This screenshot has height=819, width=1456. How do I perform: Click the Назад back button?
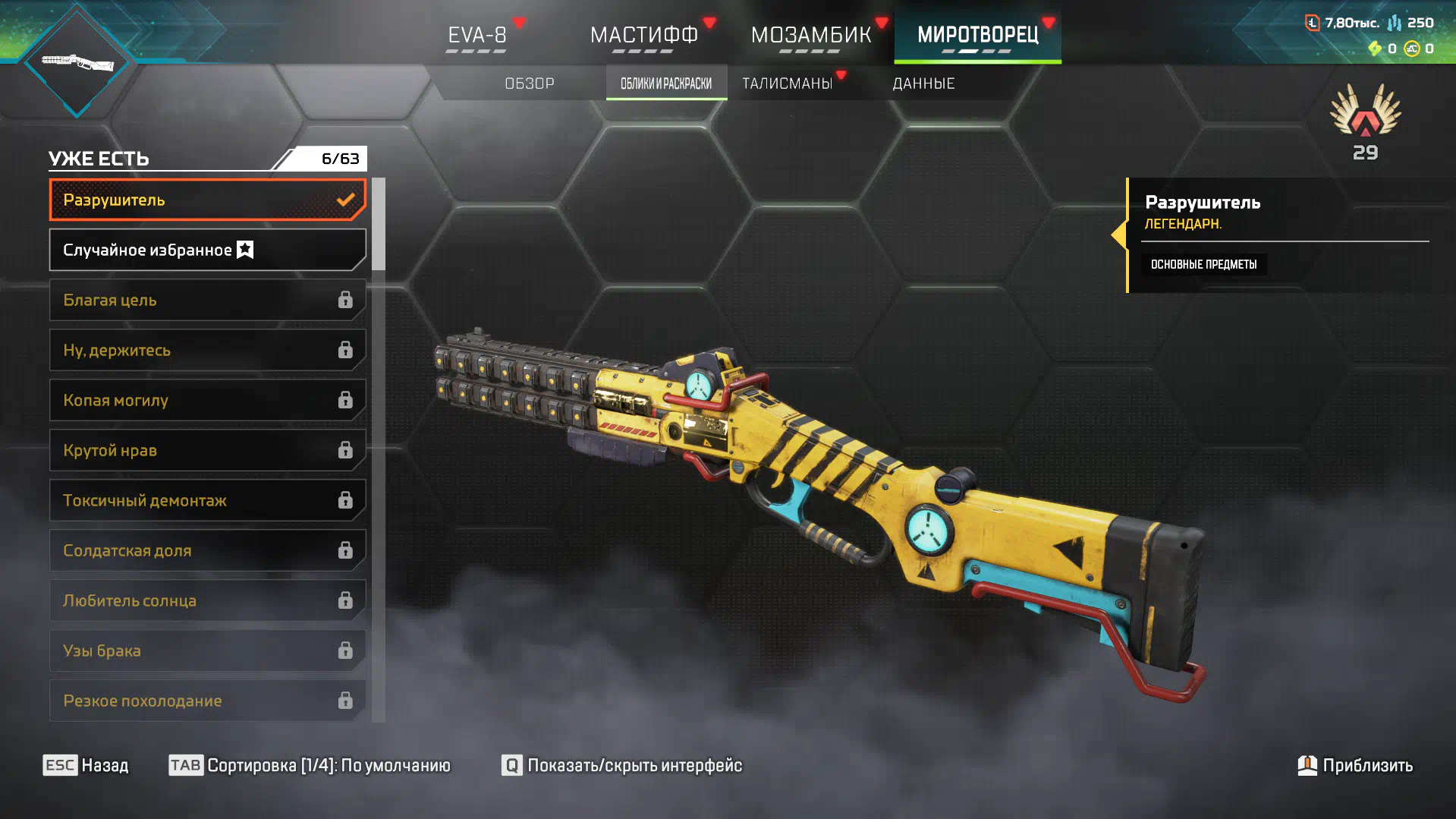click(x=86, y=765)
